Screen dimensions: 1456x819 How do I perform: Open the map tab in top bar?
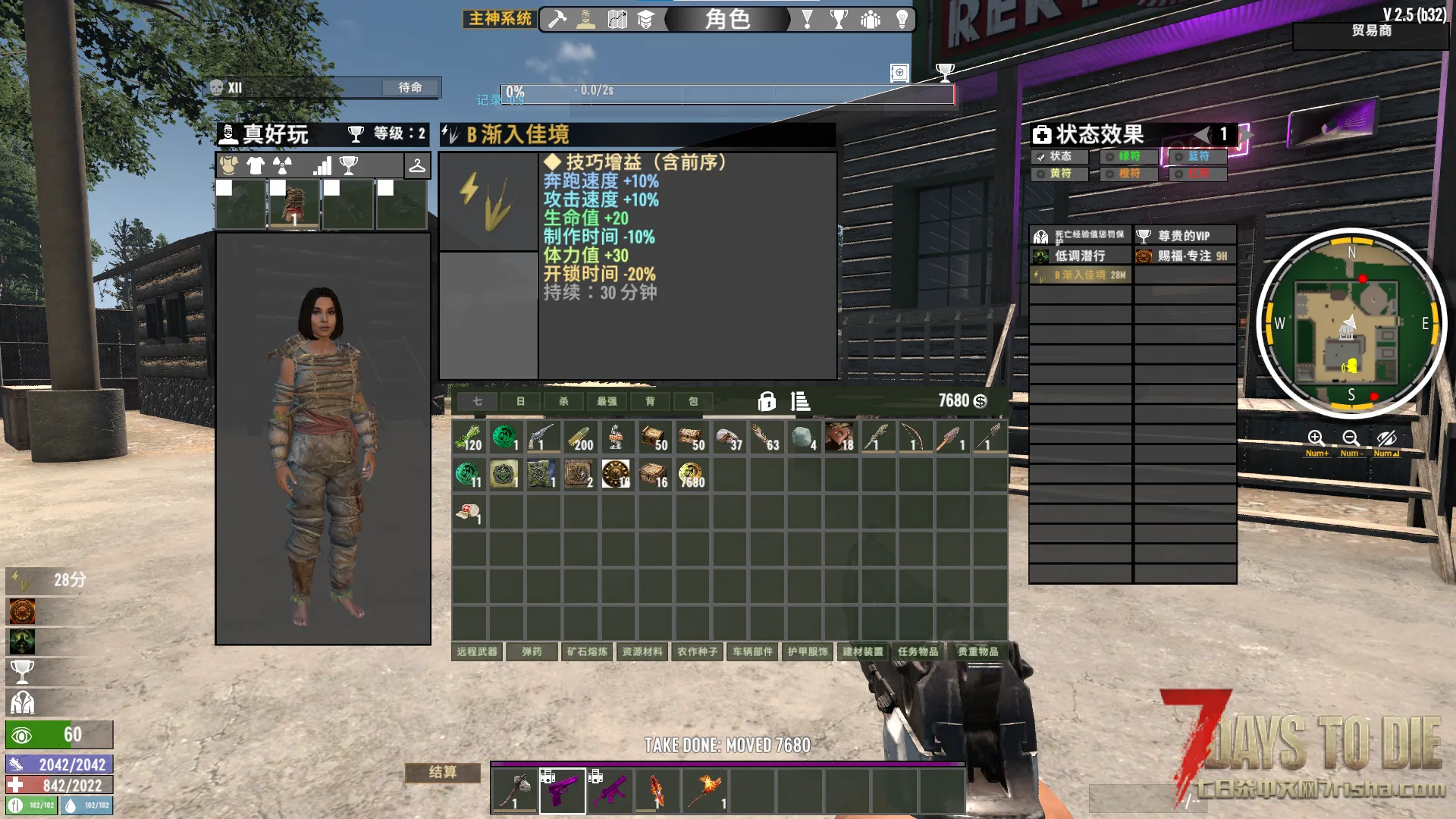tap(617, 19)
